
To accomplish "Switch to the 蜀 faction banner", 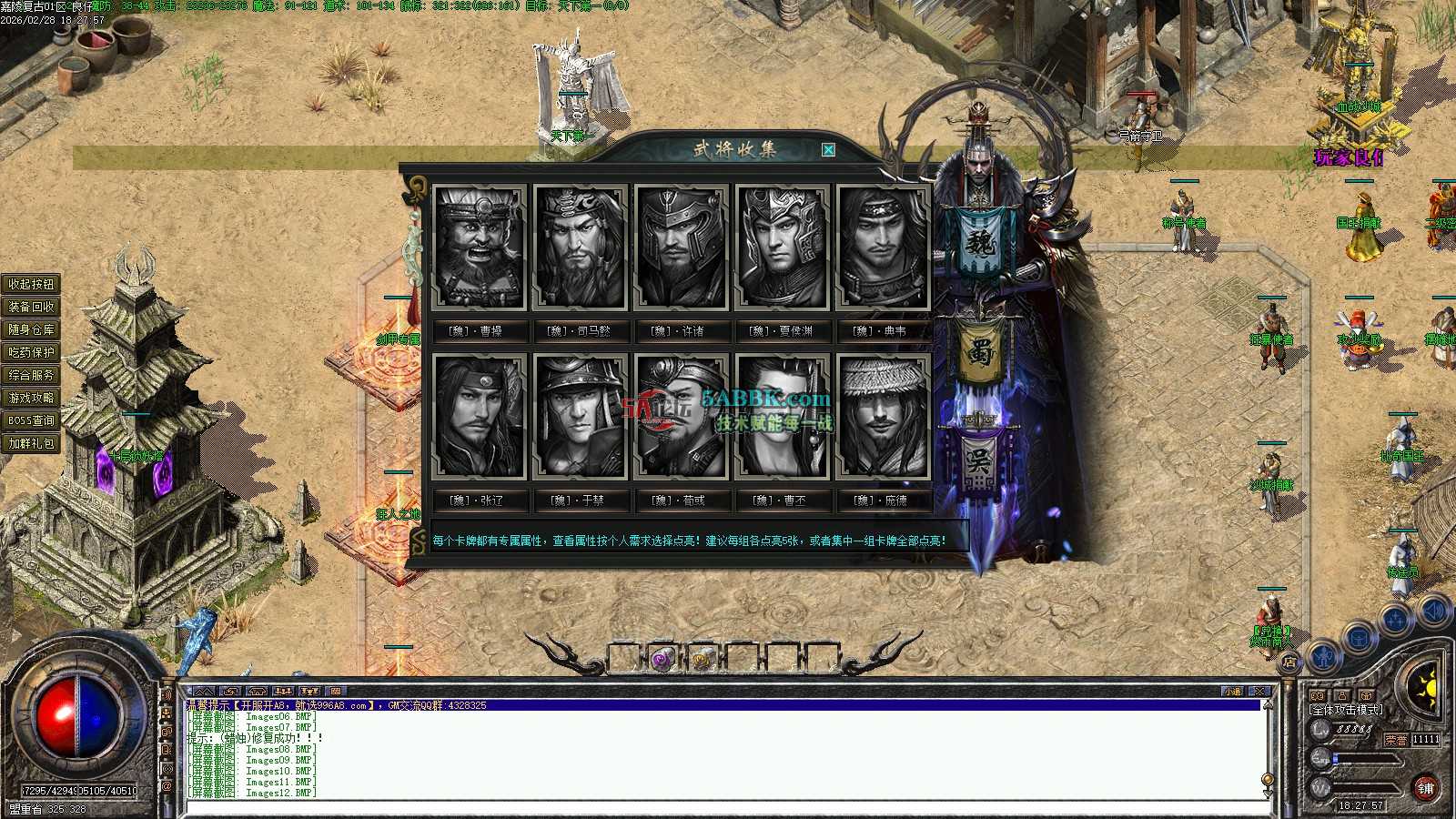I will (x=980, y=352).
